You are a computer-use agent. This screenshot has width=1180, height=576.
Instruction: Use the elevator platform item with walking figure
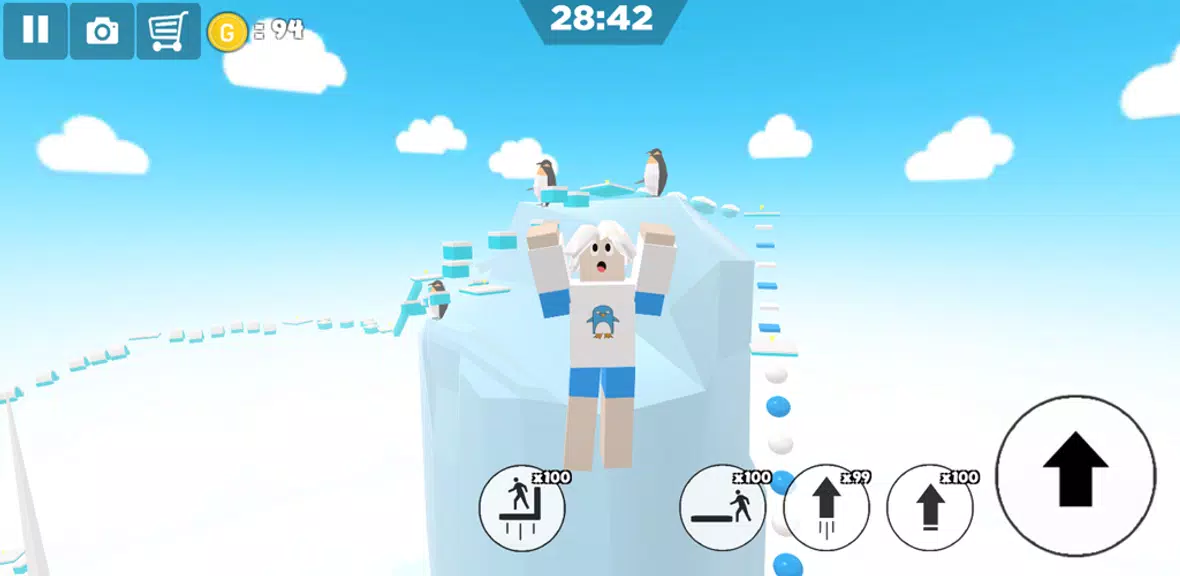(522, 507)
